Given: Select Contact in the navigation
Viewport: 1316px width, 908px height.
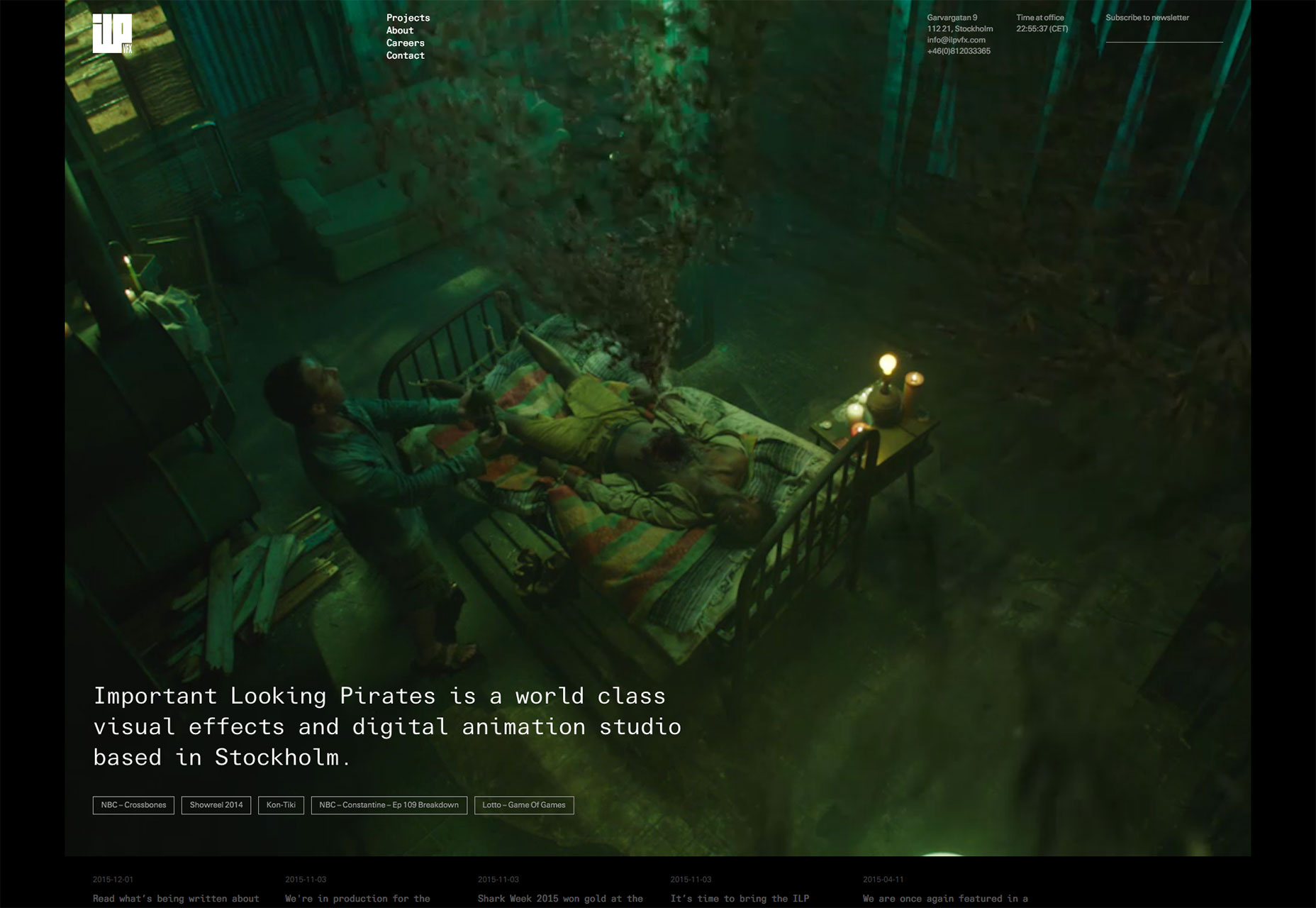Looking at the screenshot, I should (x=405, y=55).
